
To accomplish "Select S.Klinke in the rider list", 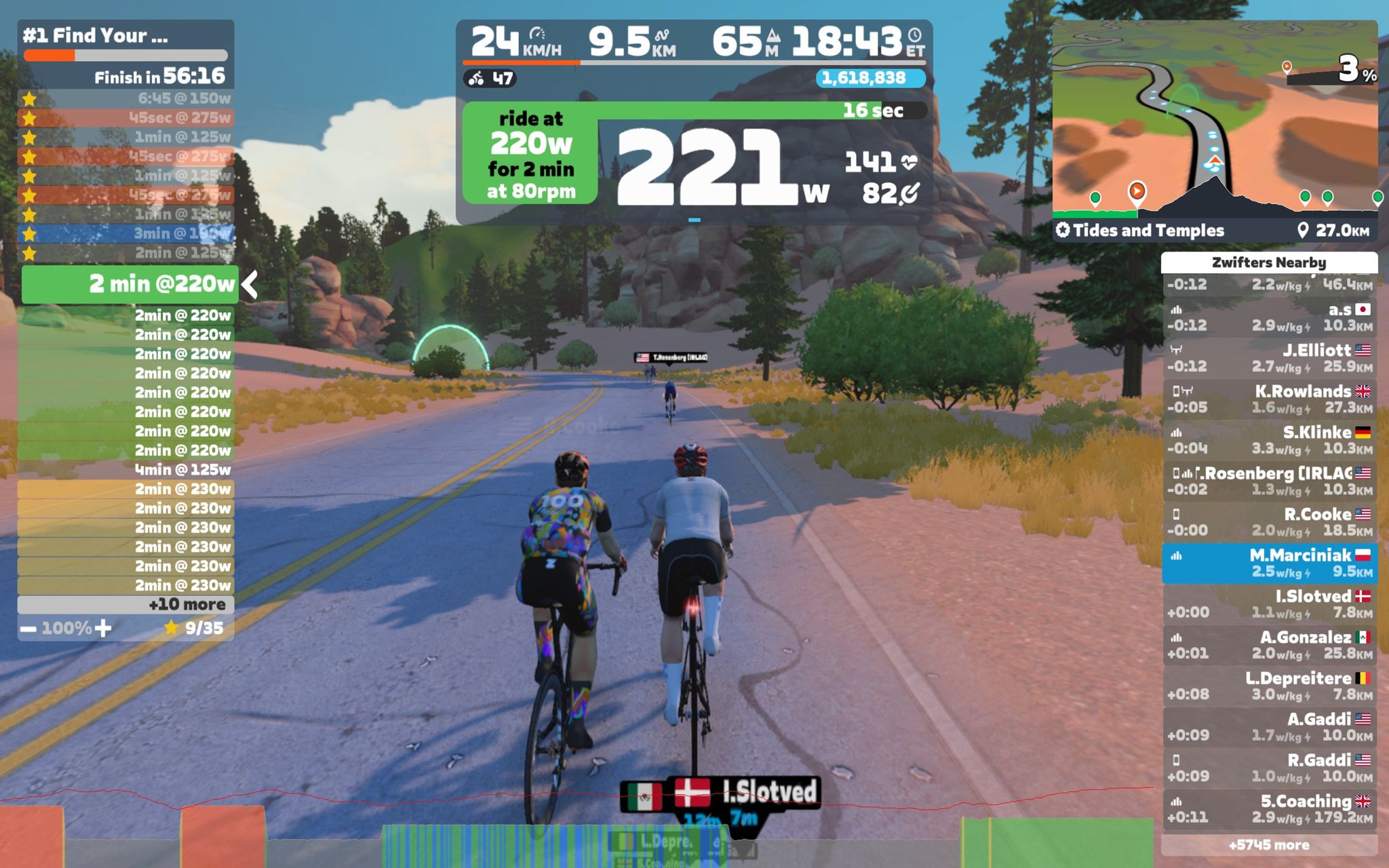I will (x=1269, y=440).
